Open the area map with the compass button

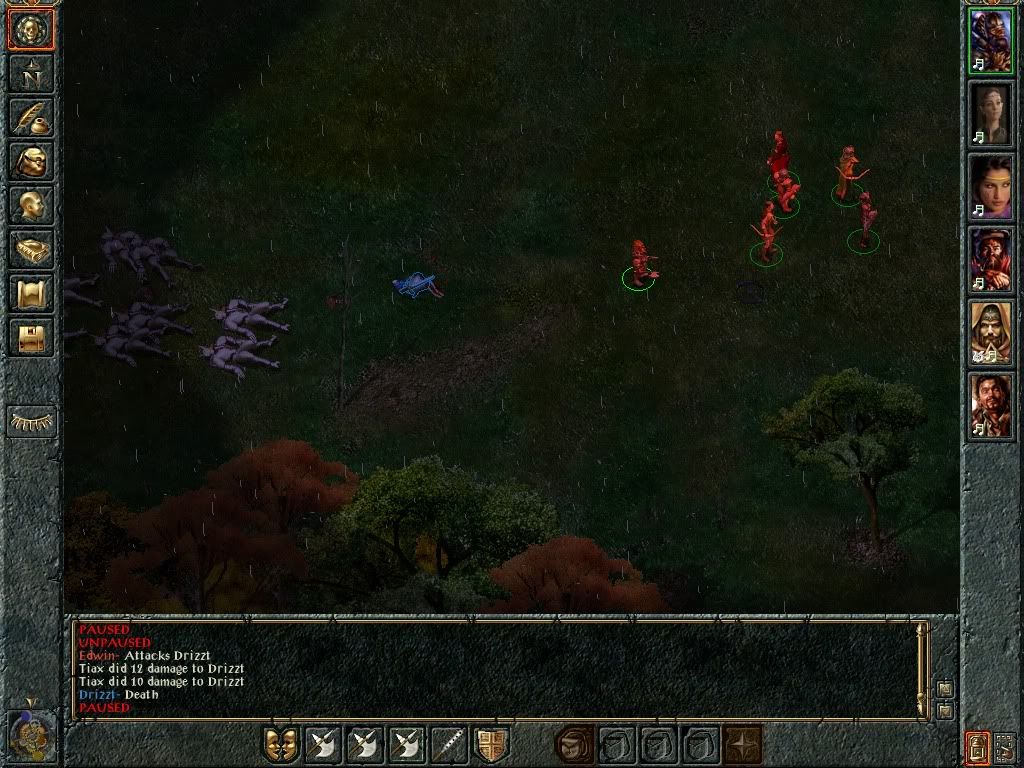[x=31, y=73]
